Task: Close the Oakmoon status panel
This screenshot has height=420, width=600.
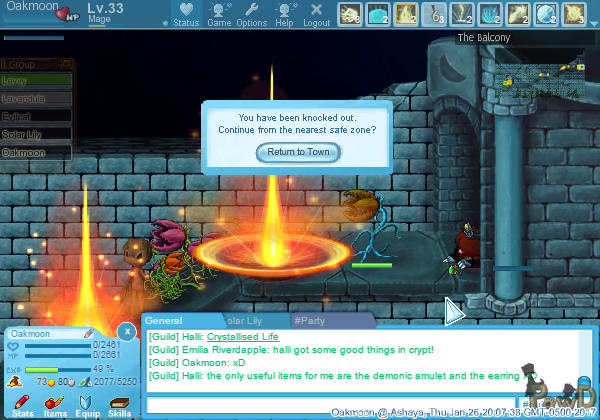Action: [x=126, y=330]
